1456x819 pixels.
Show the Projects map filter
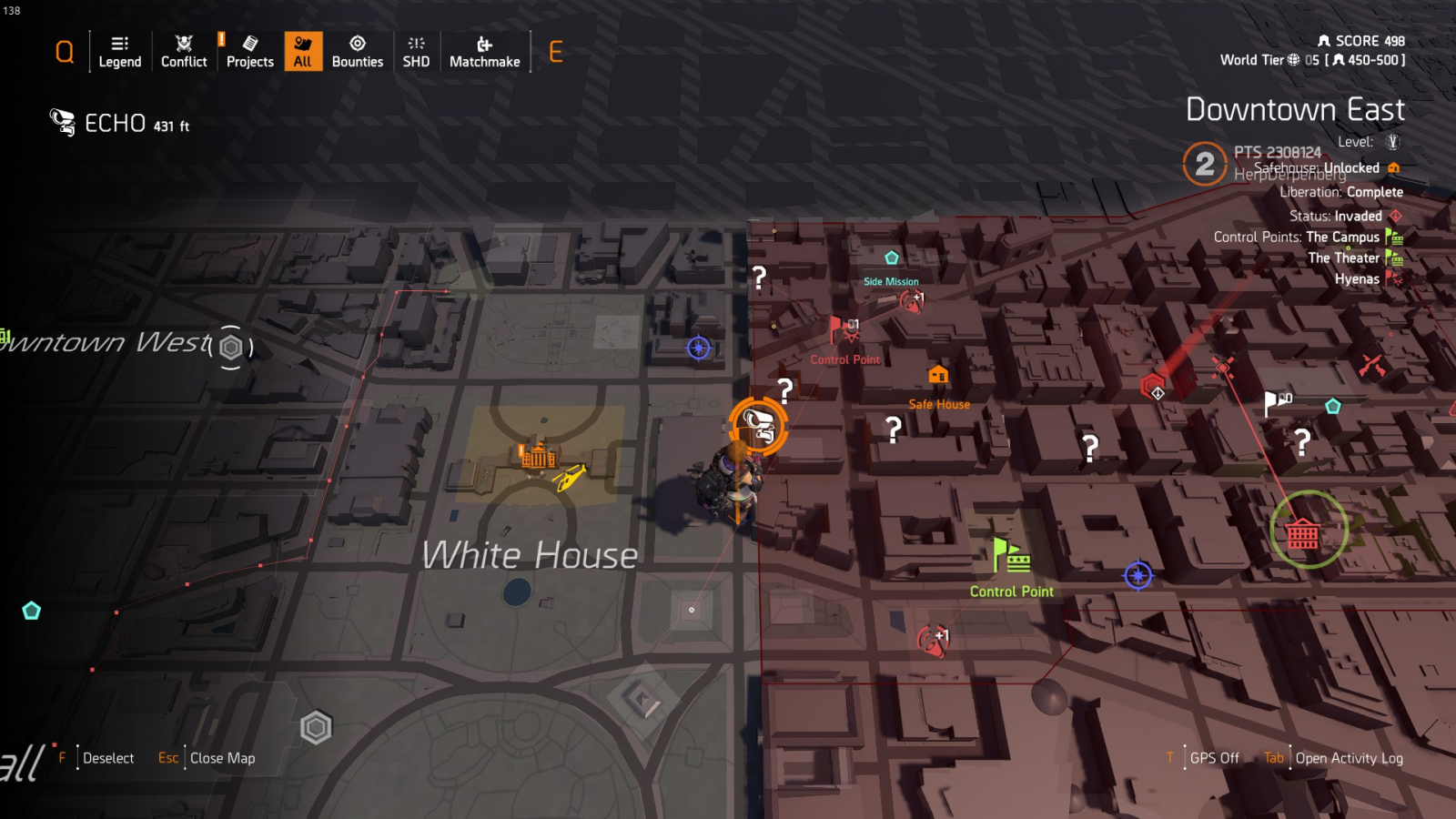click(249, 52)
